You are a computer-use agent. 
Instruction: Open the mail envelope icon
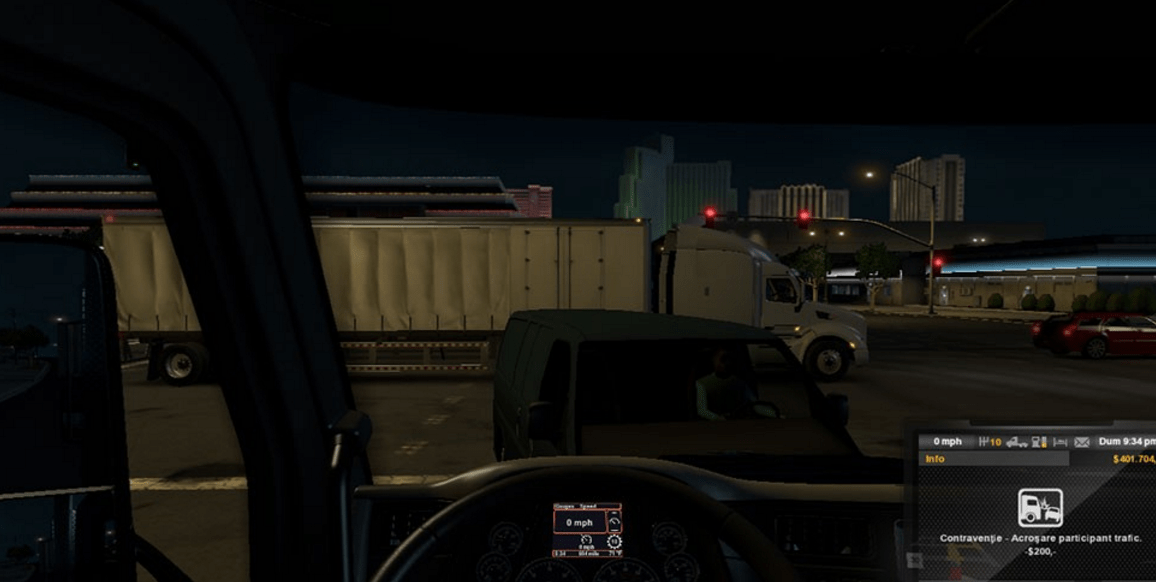point(1081,441)
